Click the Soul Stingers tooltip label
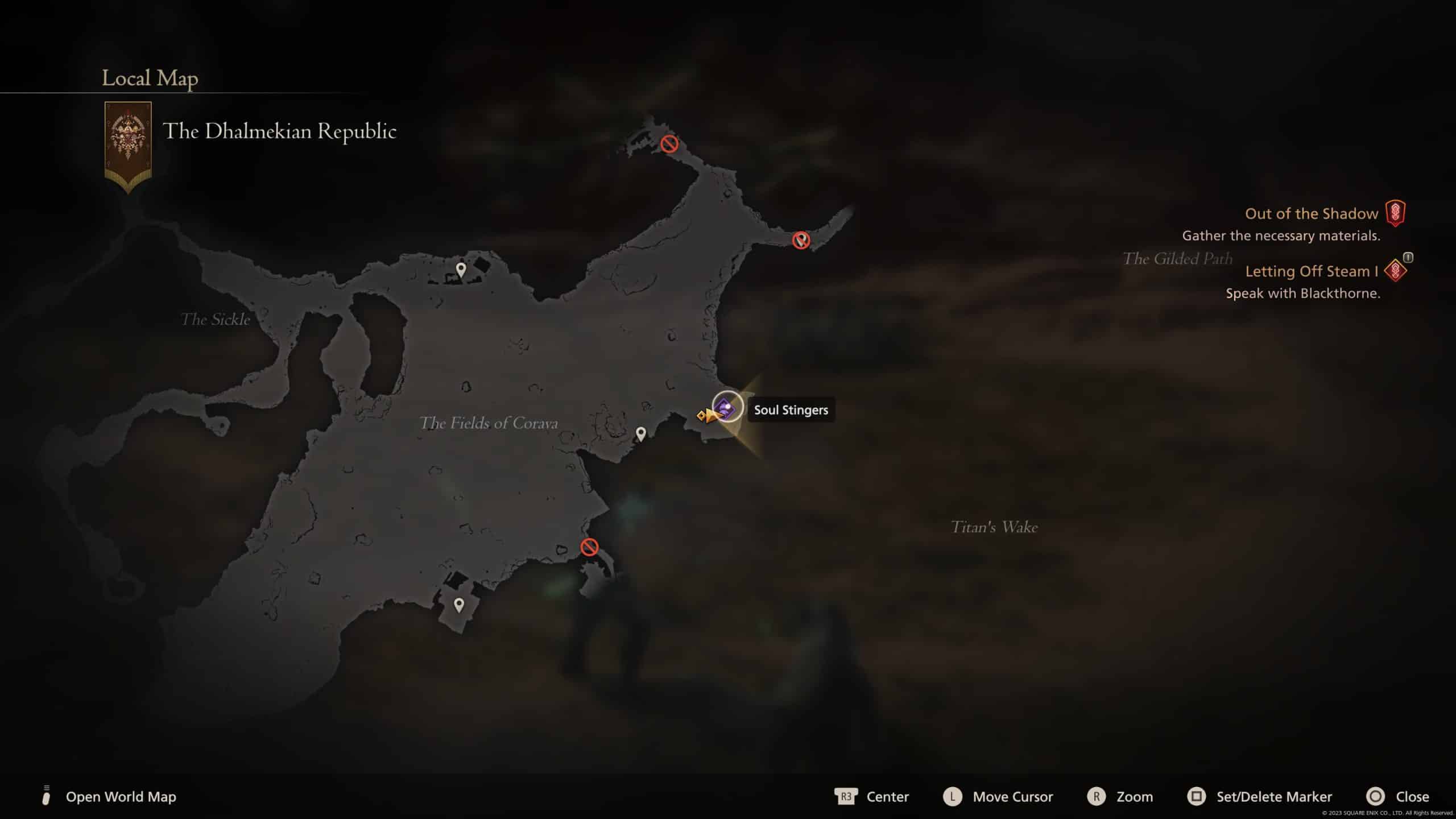Viewport: 1456px width, 819px height. click(791, 410)
